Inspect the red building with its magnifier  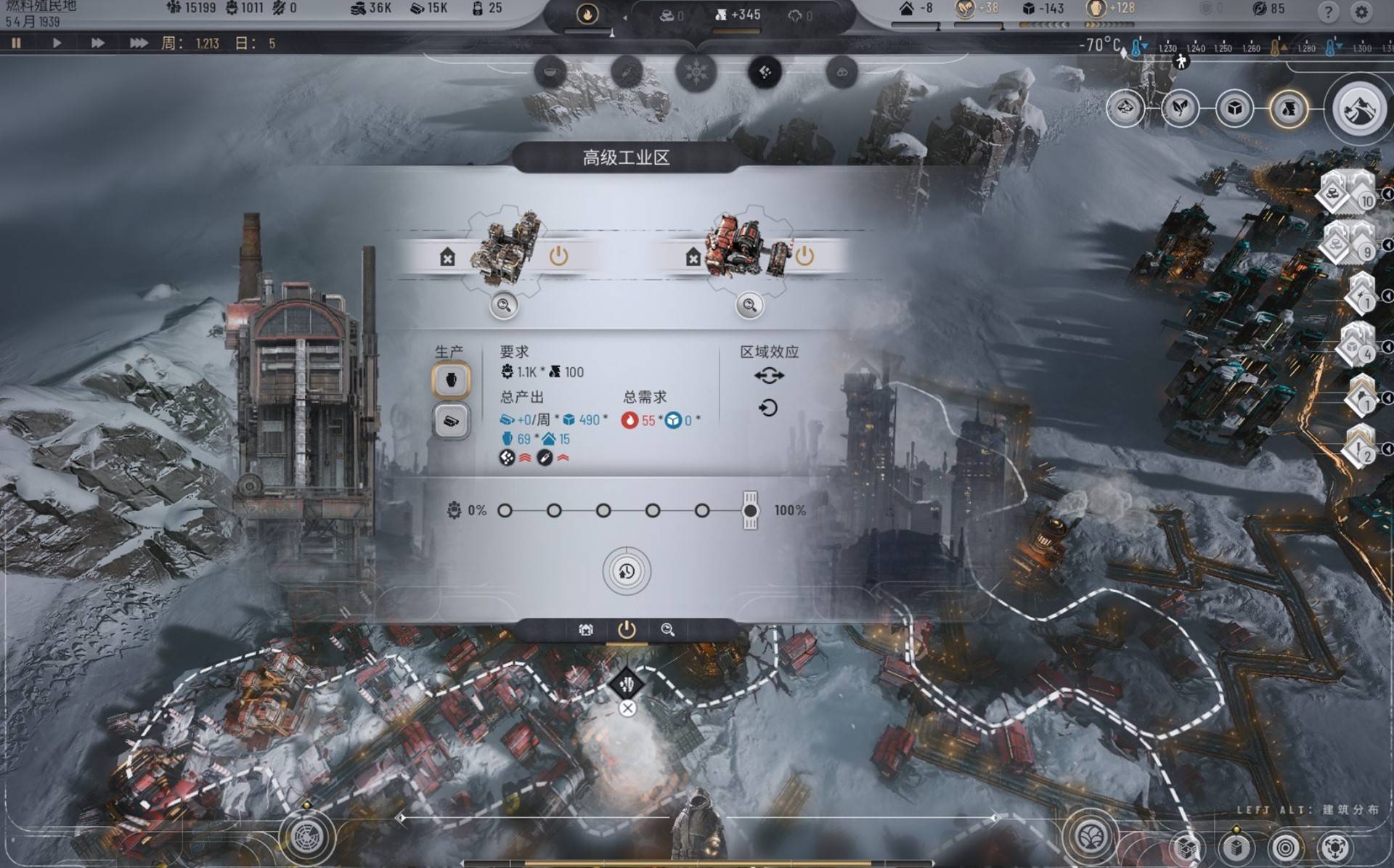749,306
